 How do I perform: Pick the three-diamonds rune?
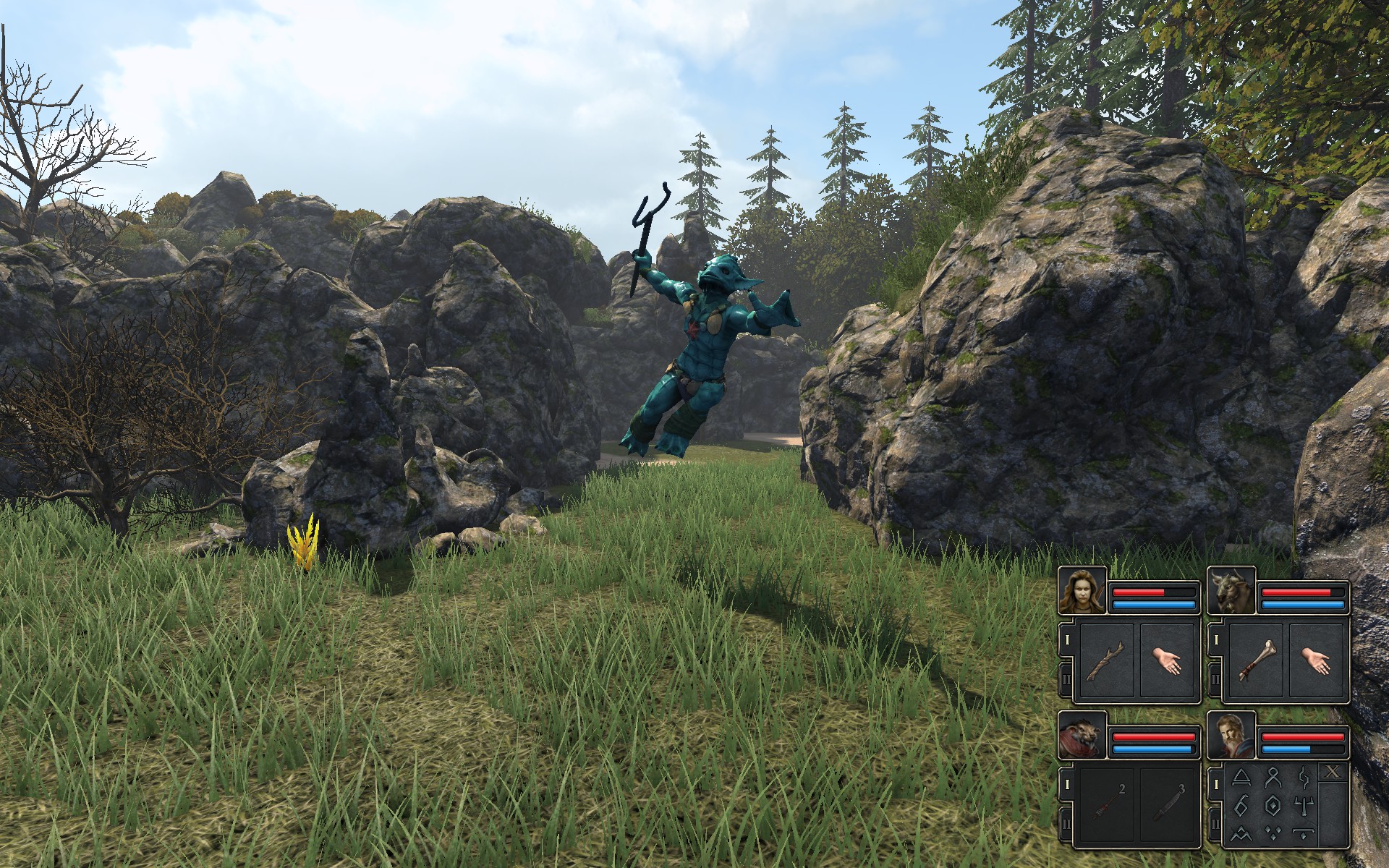[1271, 833]
